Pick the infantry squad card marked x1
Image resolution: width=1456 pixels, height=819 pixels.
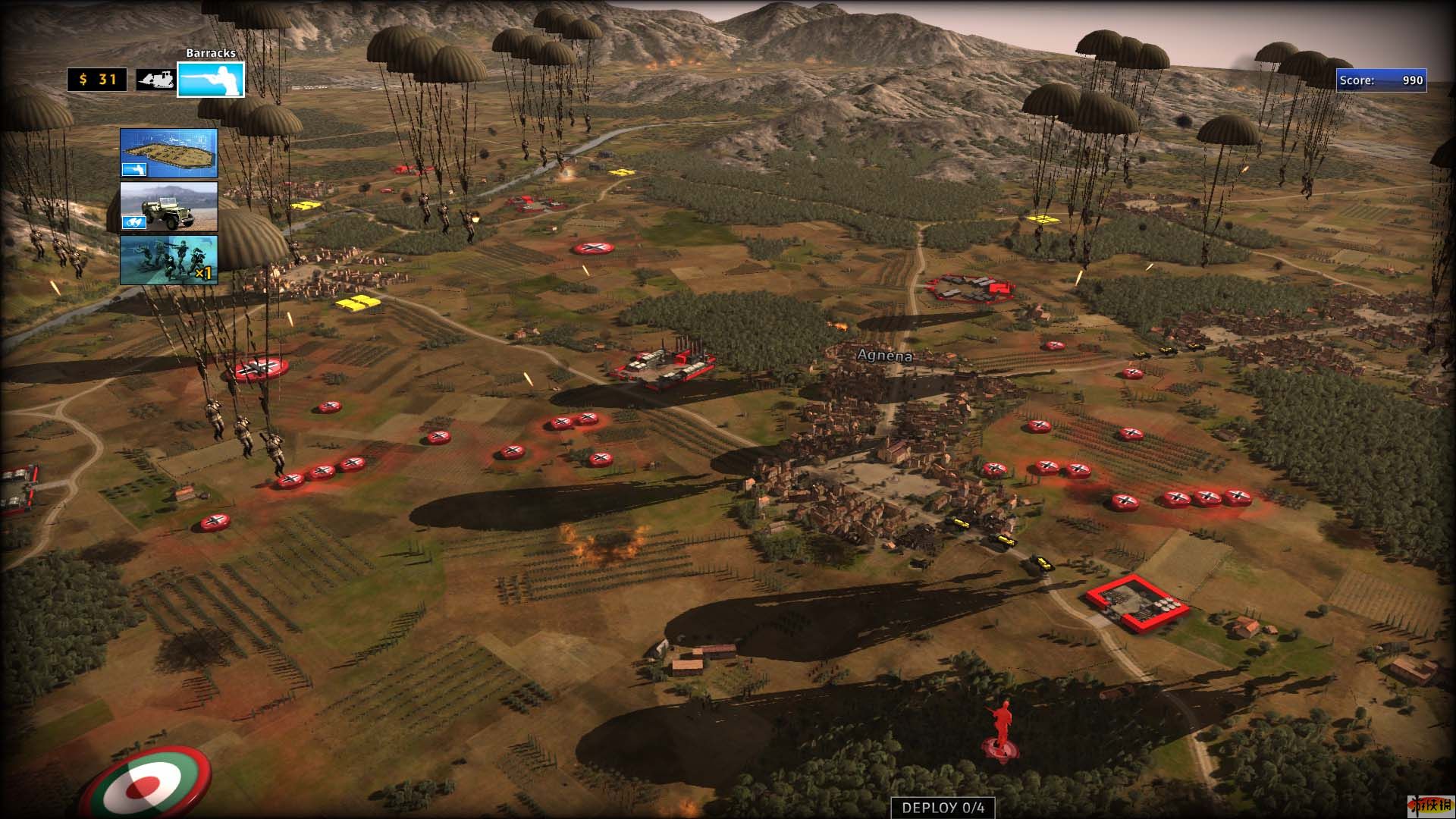tap(168, 259)
